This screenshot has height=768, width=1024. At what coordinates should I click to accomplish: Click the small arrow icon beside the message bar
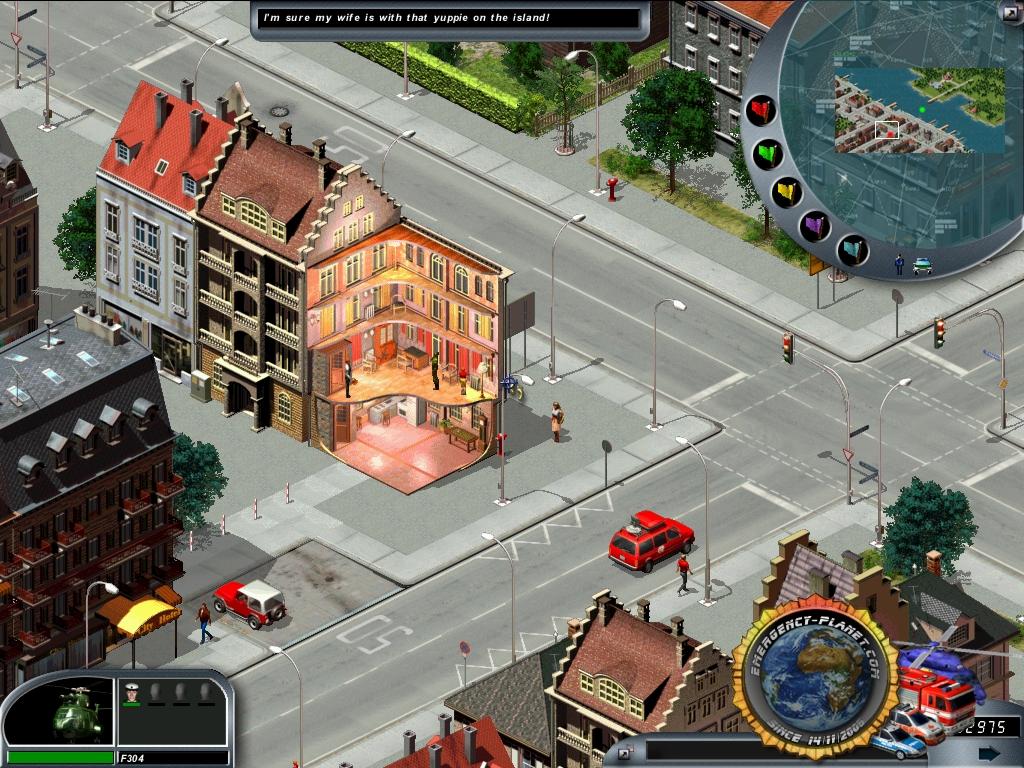(624, 751)
